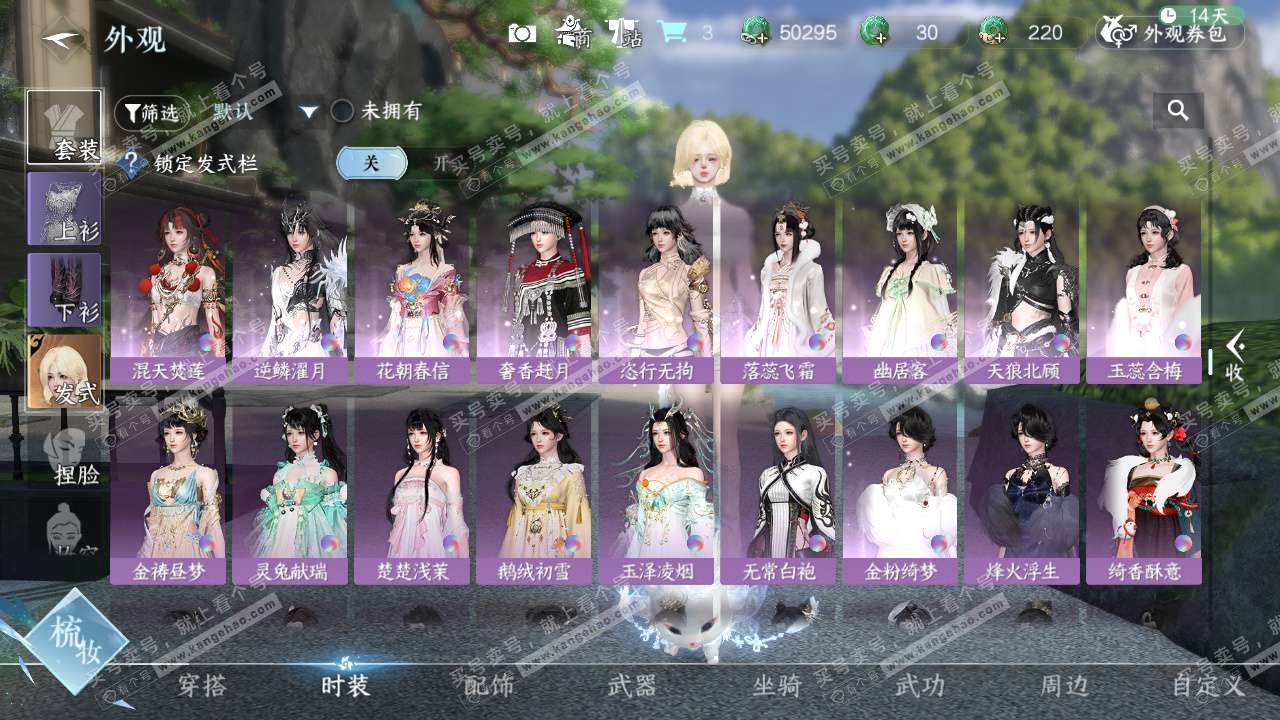Click the camera icon in top bar
The height and width of the screenshot is (720, 1280).
(522, 33)
